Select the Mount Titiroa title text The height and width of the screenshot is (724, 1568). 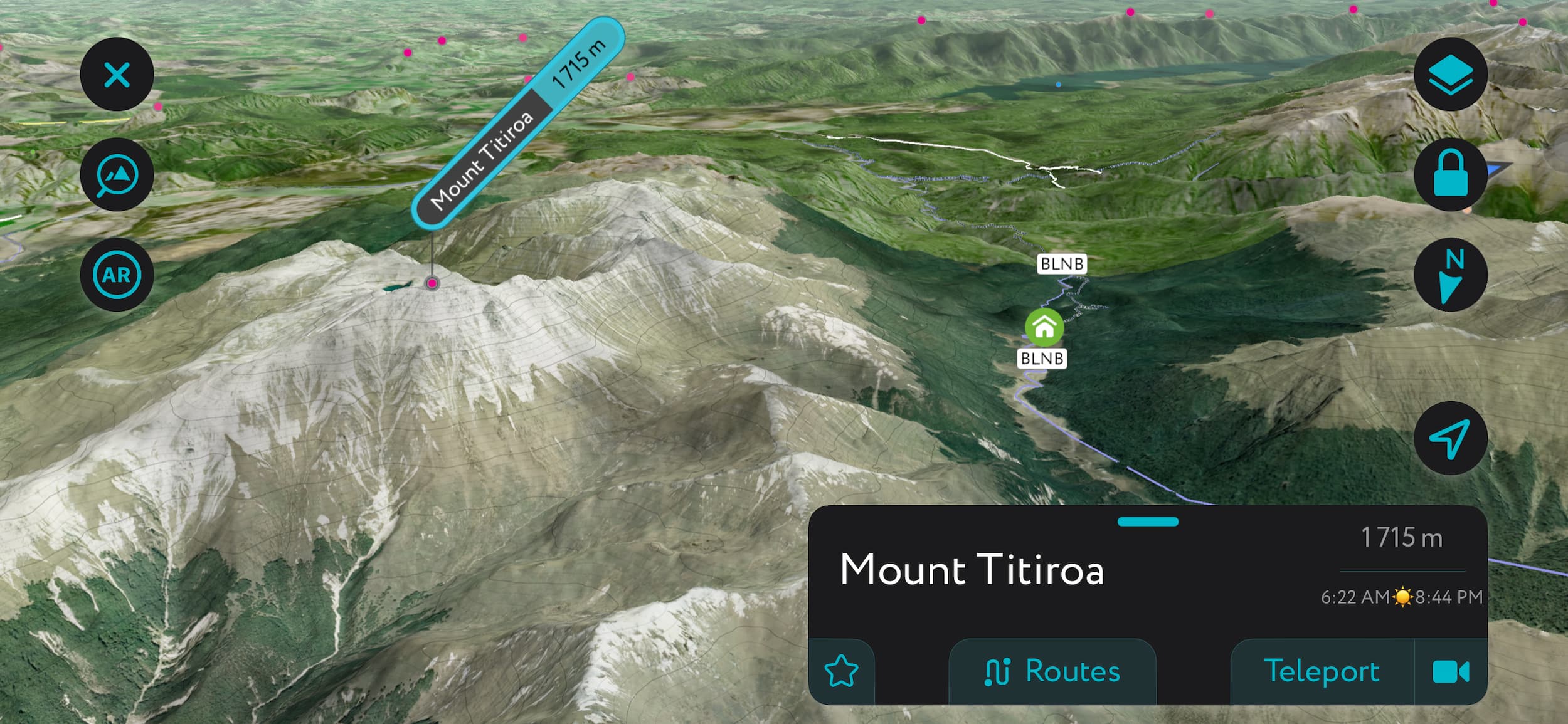[x=972, y=570]
